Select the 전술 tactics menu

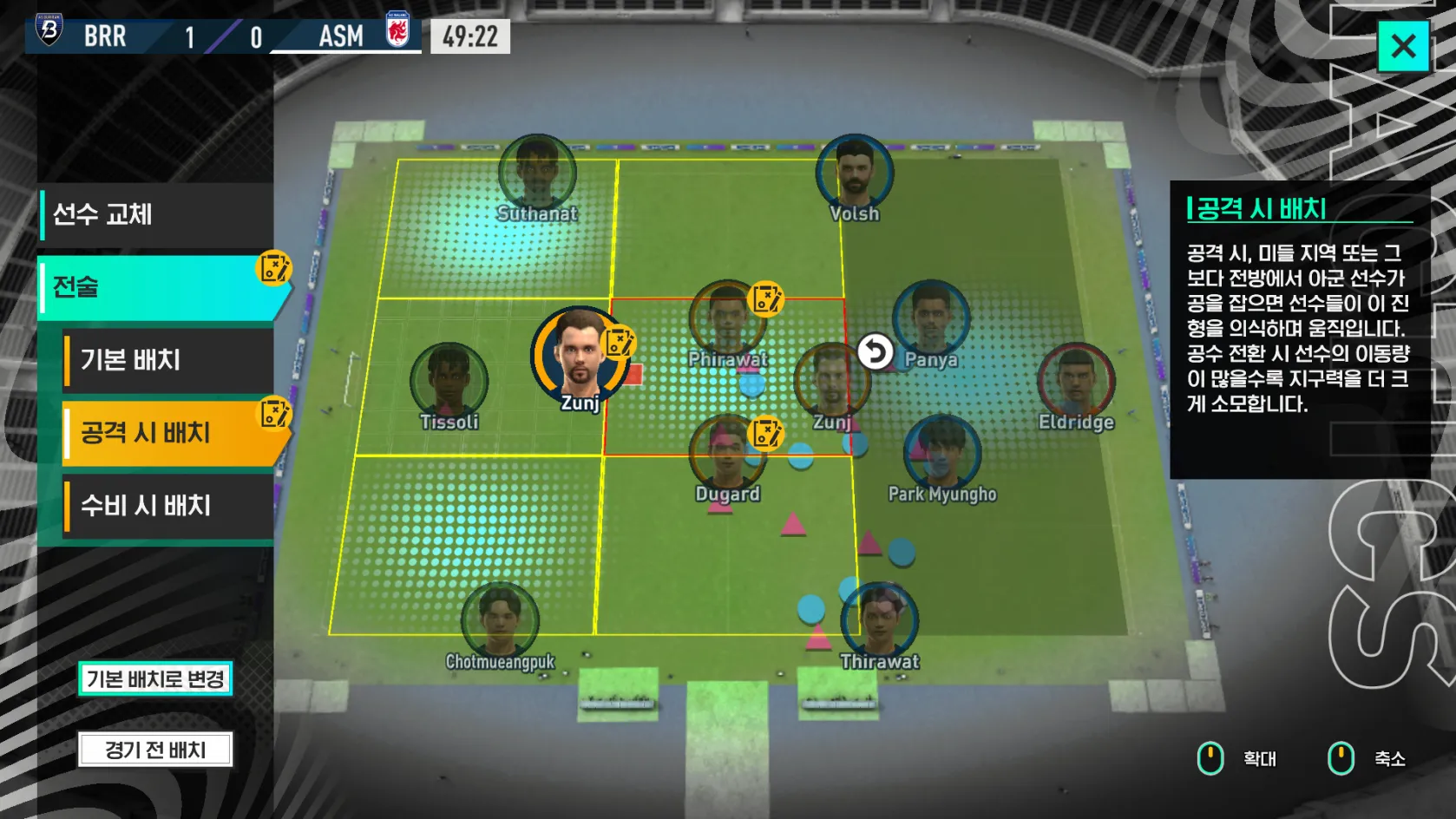156,287
